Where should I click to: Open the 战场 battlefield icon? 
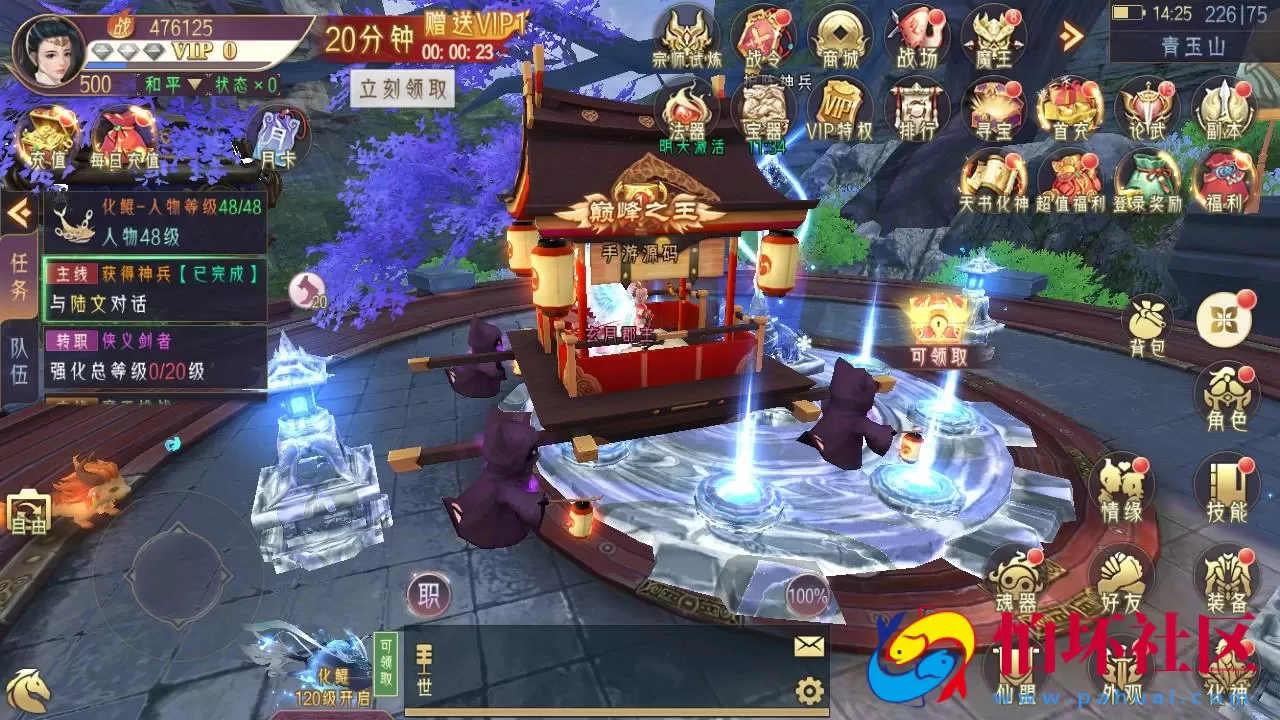916,37
